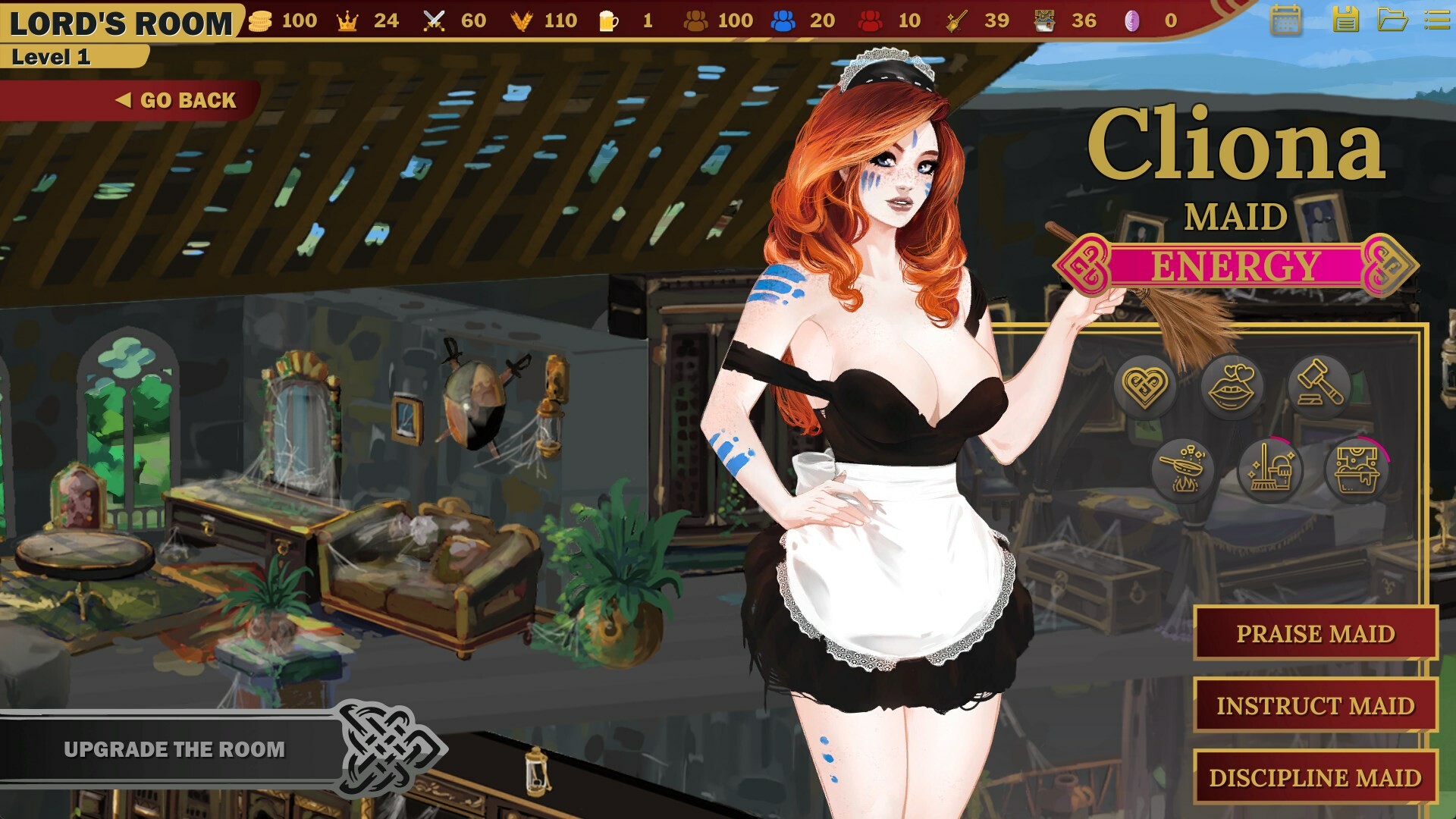Click the crown resource icon

(346, 21)
